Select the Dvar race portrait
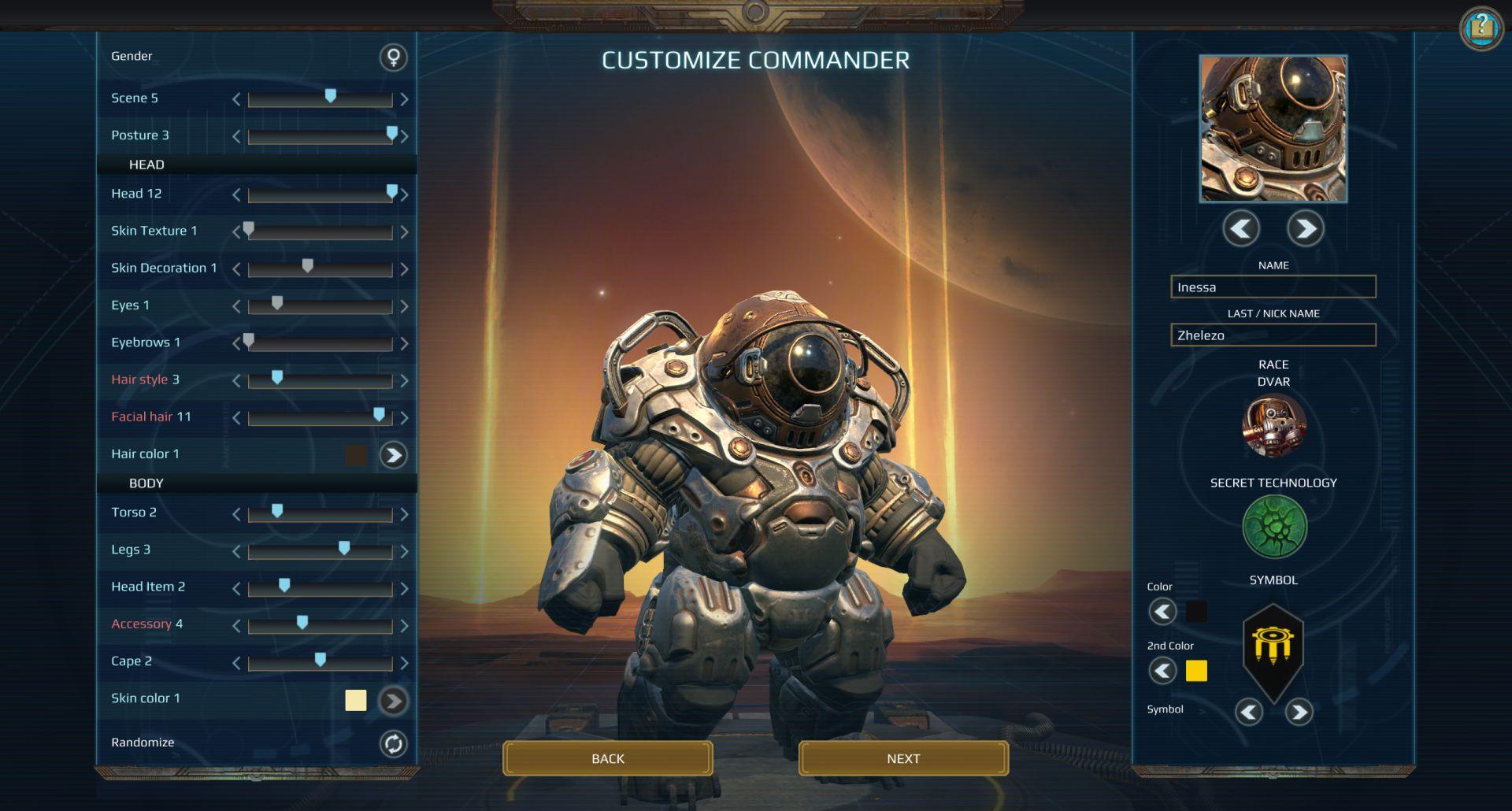 coord(1273,426)
